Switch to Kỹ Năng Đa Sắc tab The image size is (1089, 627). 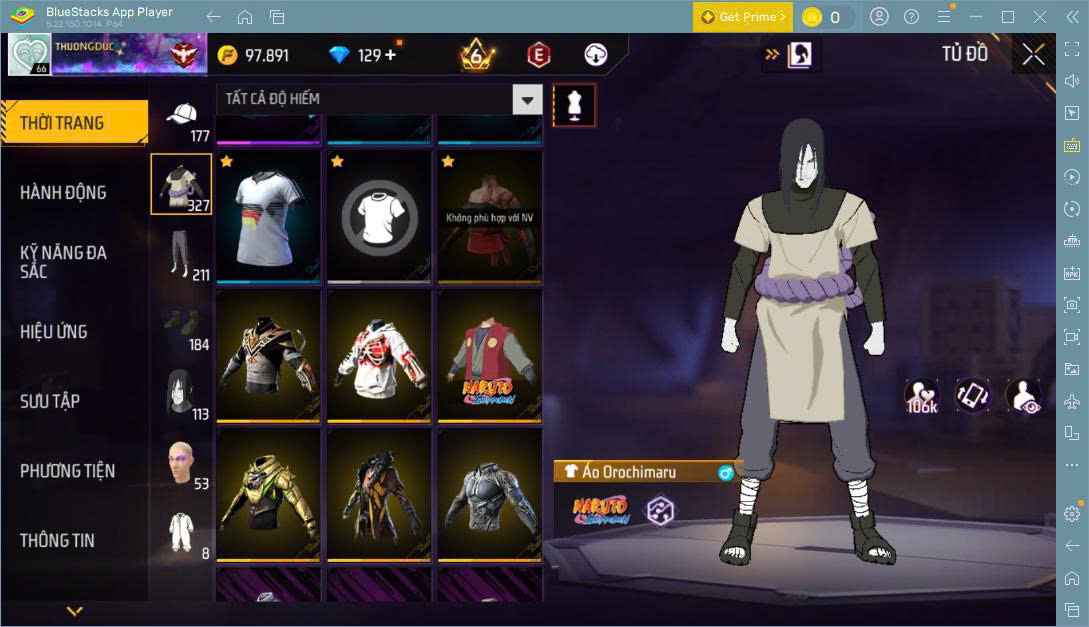click(x=63, y=261)
